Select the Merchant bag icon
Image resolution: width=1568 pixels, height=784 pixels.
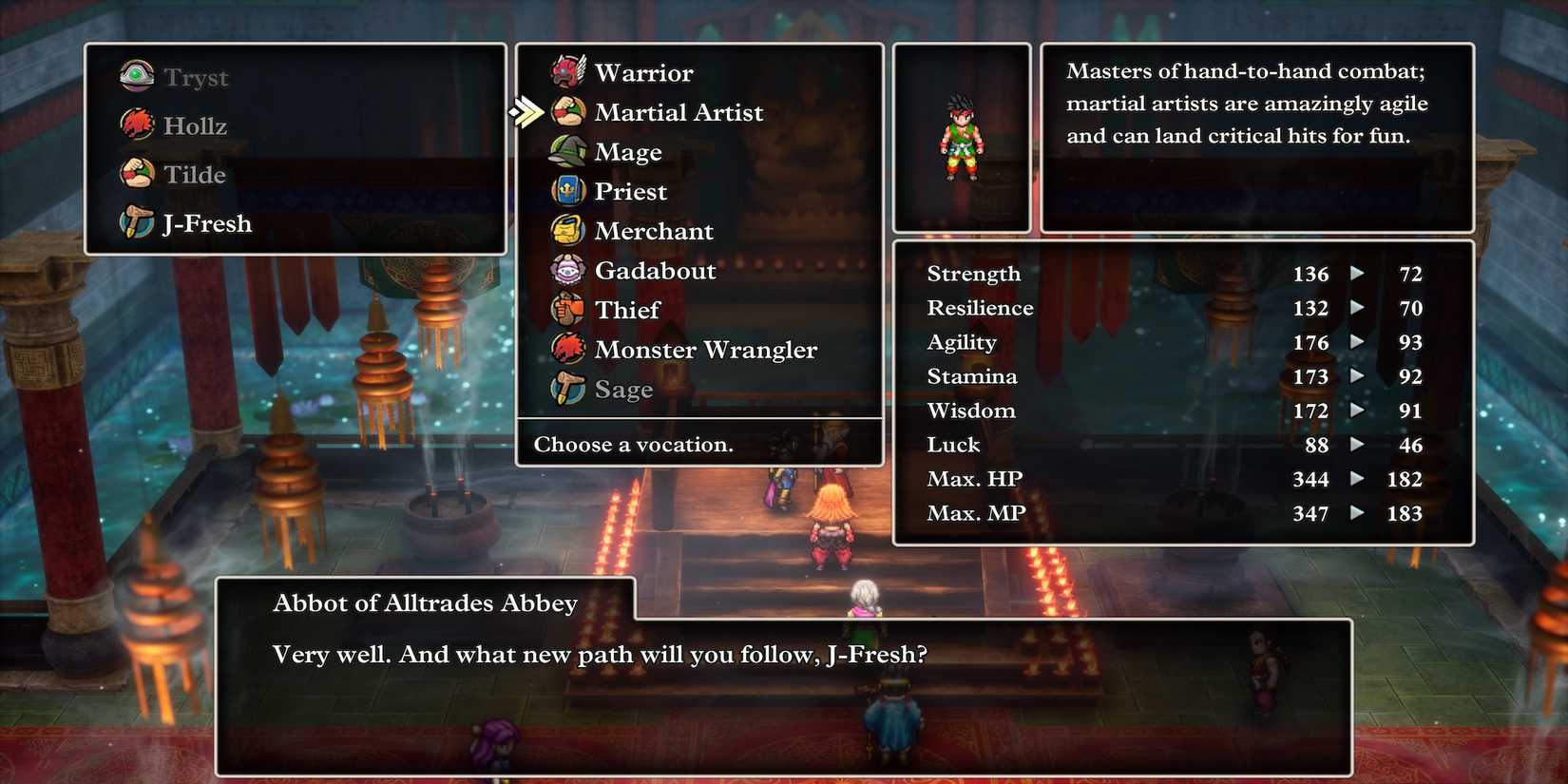coord(567,231)
